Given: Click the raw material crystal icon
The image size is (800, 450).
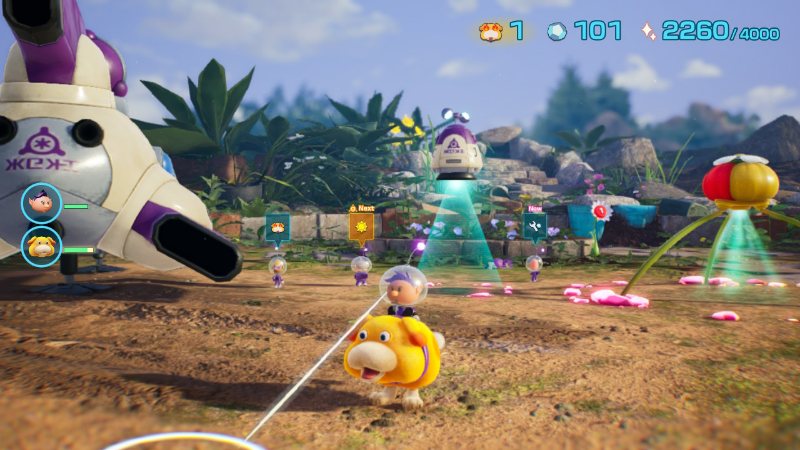Looking at the screenshot, I should pyautogui.click(x=556, y=32).
